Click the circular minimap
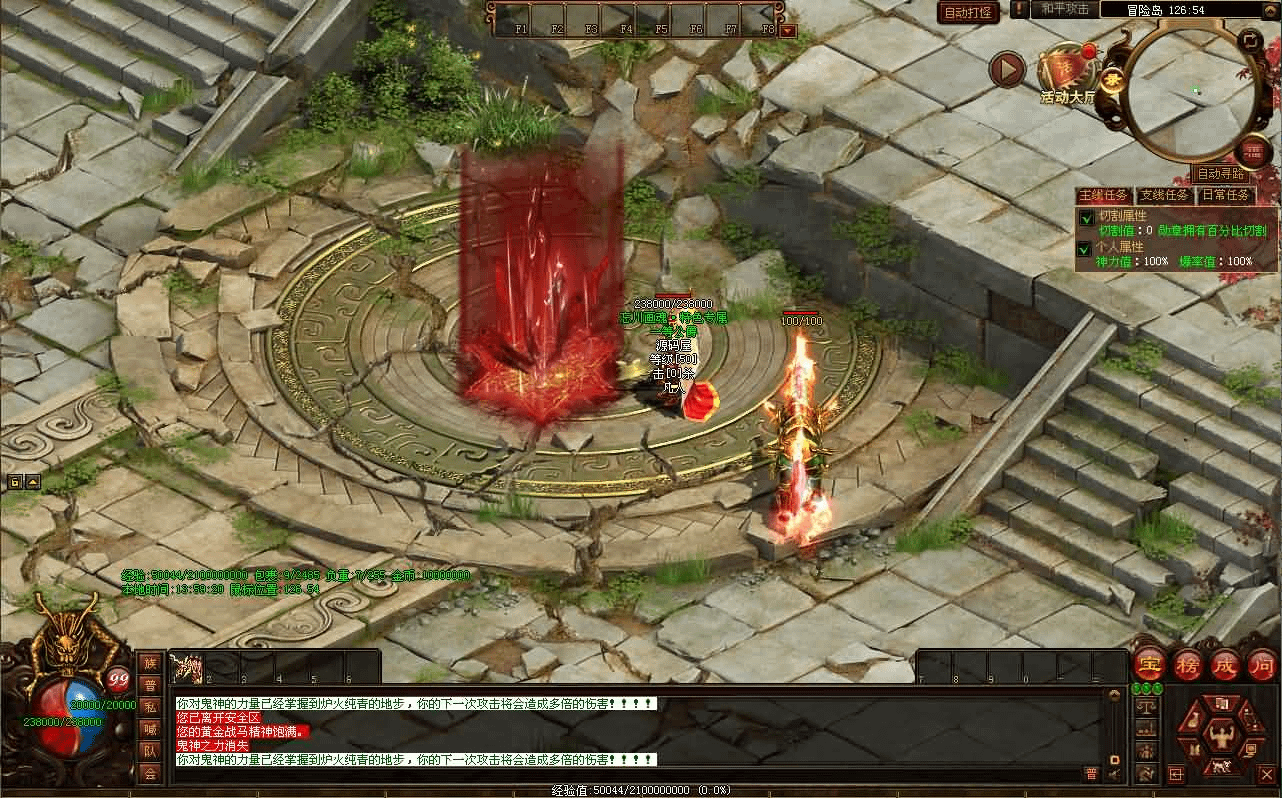 (1197, 92)
